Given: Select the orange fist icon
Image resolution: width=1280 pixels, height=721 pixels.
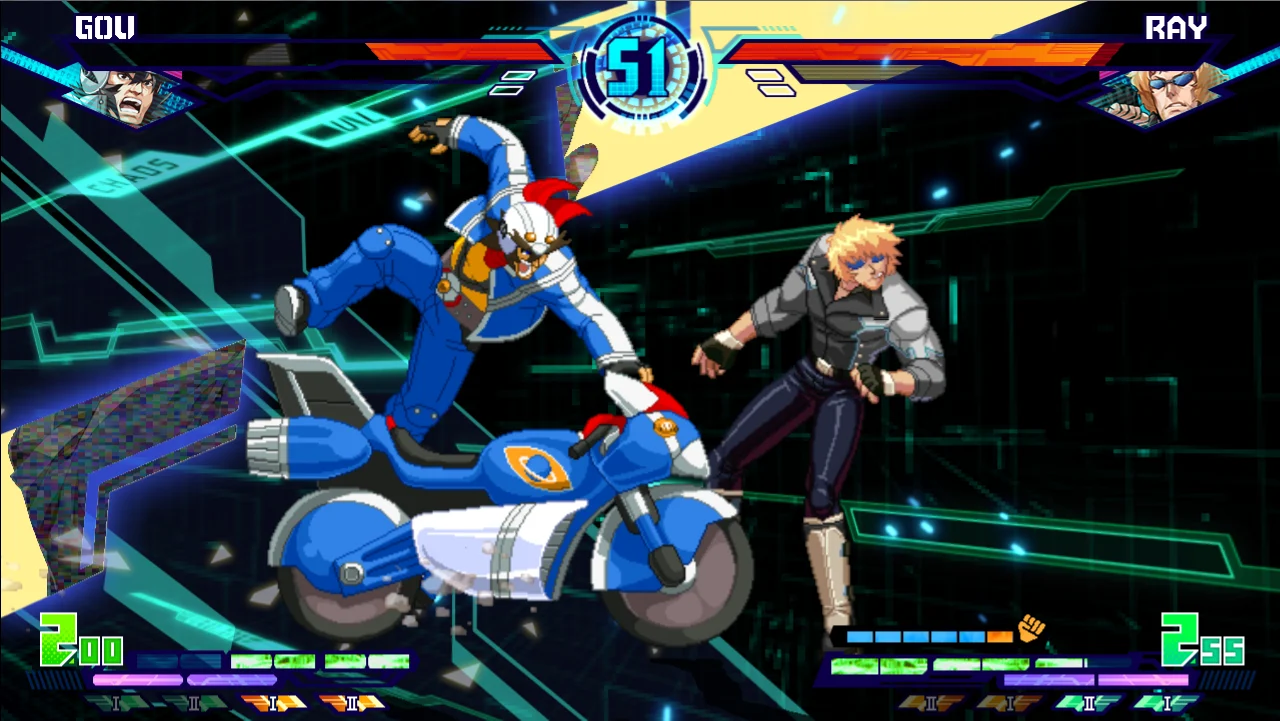Looking at the screenshot, I should click(1030, 629).
